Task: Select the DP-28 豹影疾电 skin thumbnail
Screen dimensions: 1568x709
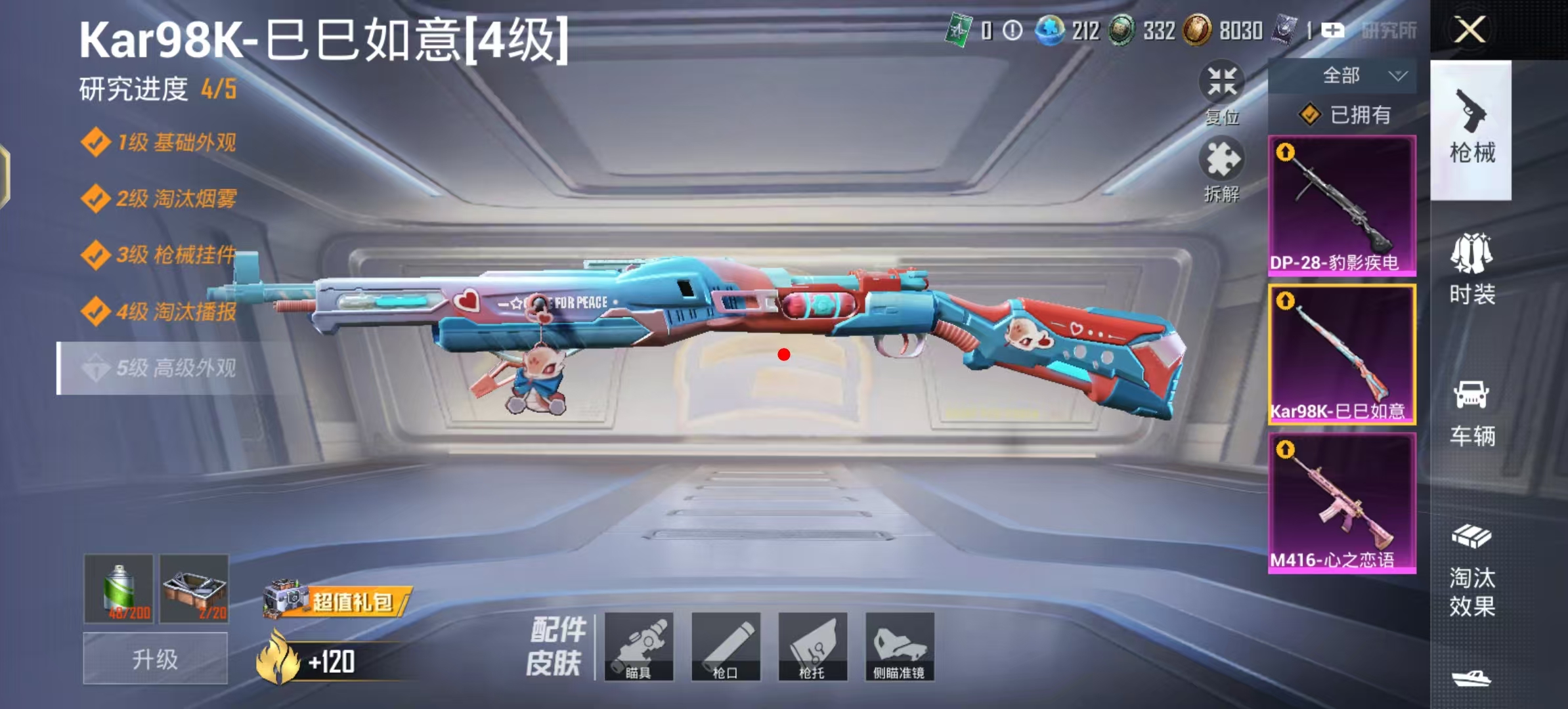Action: [1341, 205]
